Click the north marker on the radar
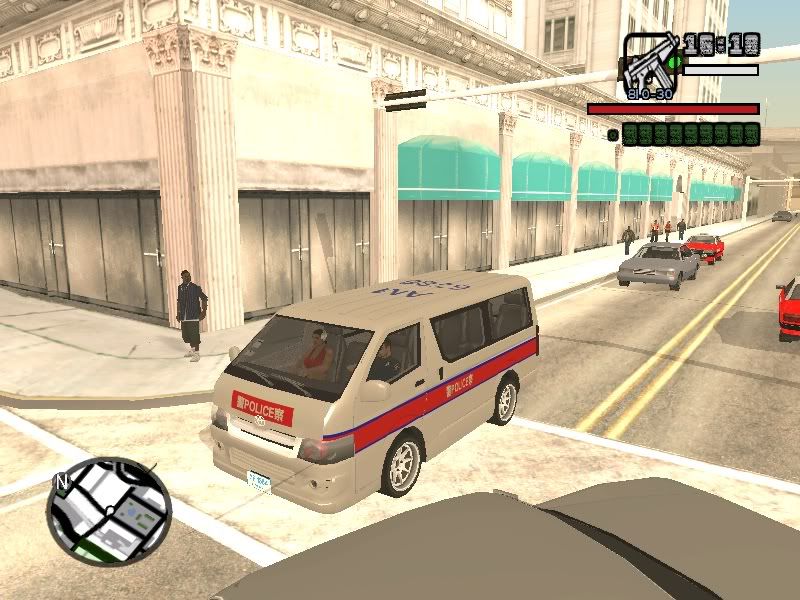Viewport: 800px width, 600px height. click(x=61, y=482)
